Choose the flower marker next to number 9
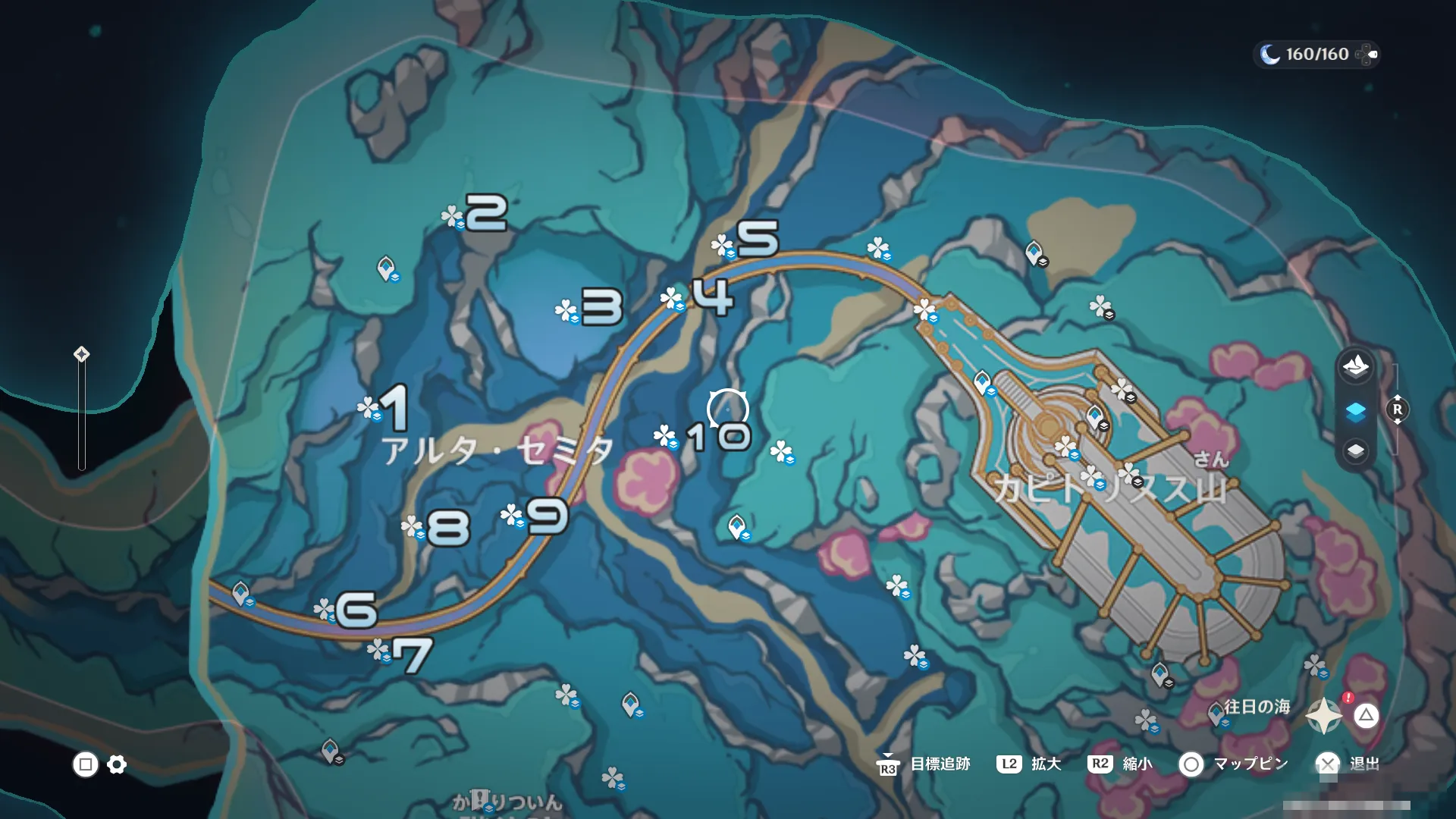Viewport: 1456px width, 819px height. pos(513,516)
